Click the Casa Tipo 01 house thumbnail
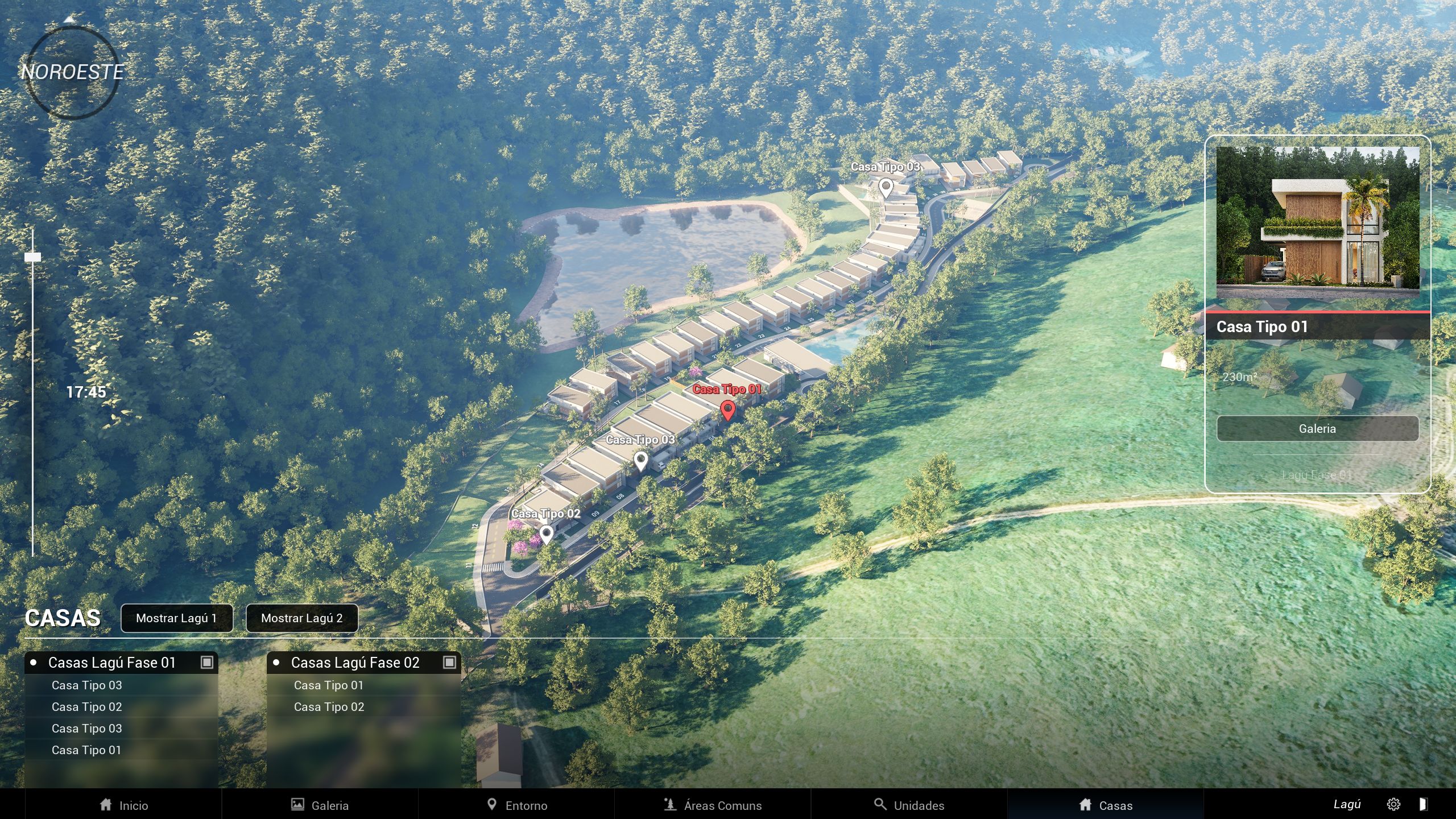This screenshot has width=1456, height=819. click(1317, 222)
